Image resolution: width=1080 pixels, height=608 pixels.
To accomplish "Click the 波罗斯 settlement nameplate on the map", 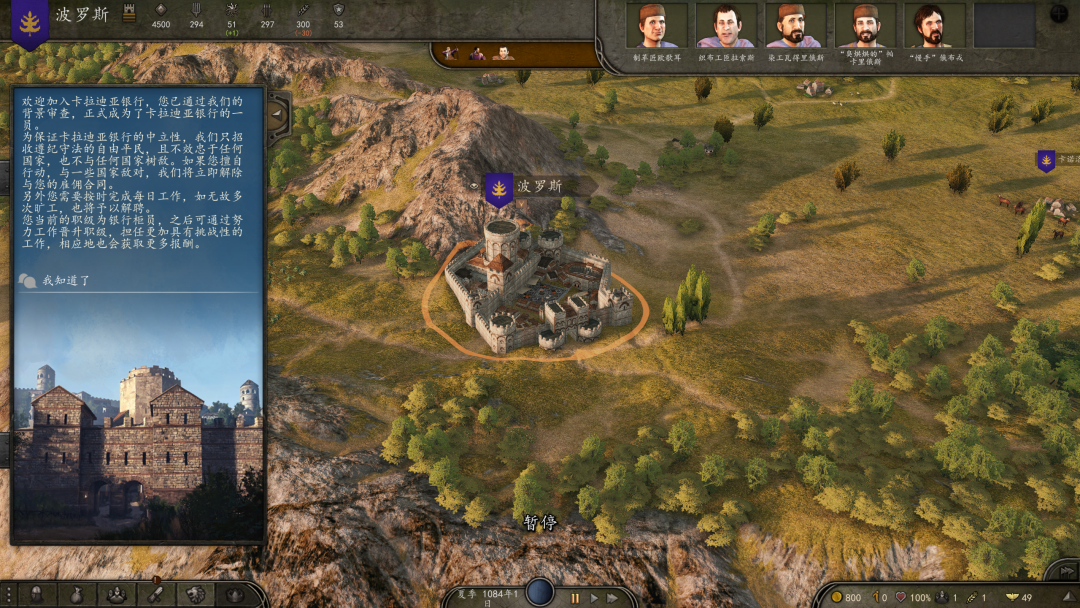I will click(540, 186).
